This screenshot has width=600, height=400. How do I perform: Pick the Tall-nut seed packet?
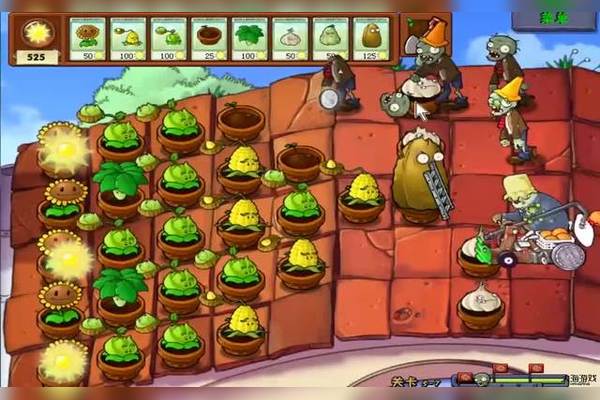coord(370,38)
